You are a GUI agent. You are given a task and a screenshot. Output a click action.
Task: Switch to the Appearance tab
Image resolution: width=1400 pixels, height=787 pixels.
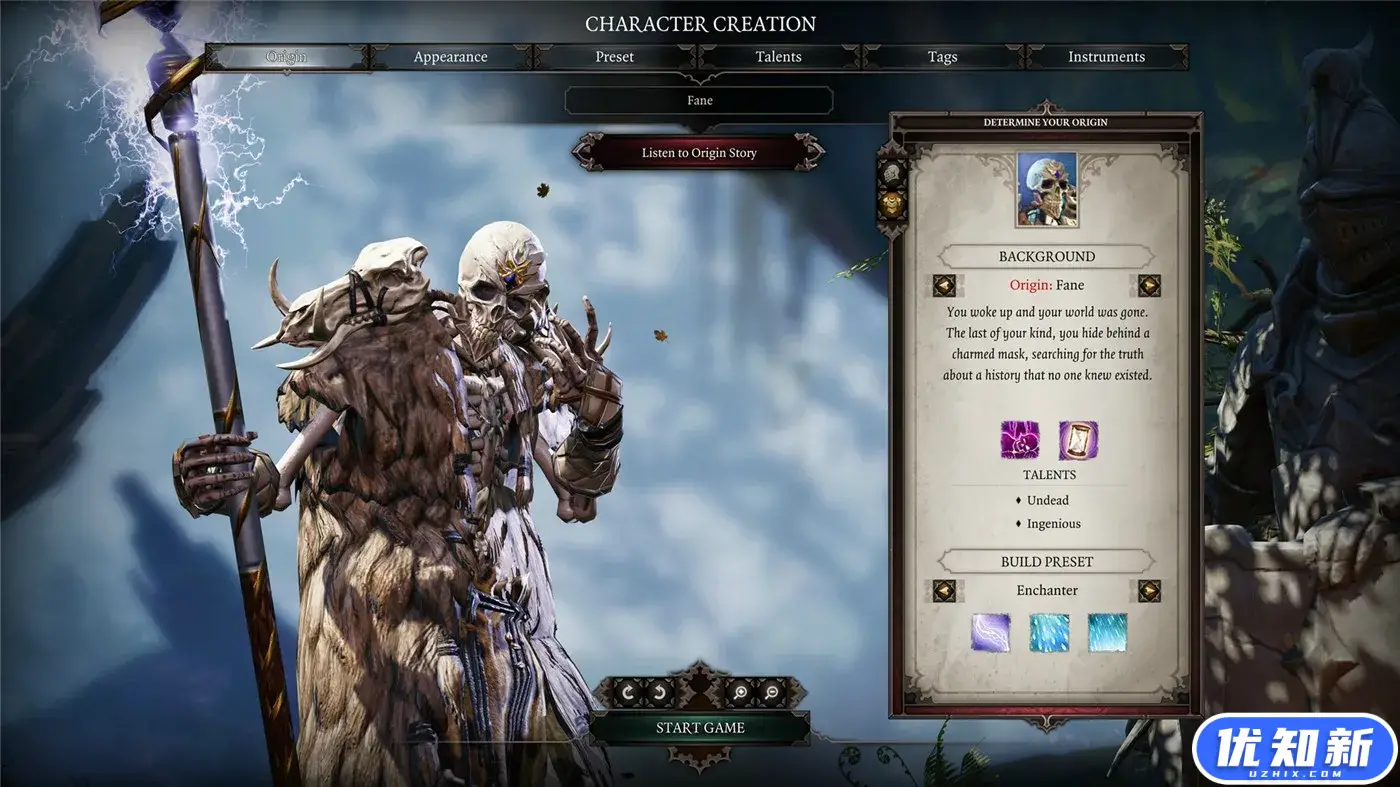450,57
